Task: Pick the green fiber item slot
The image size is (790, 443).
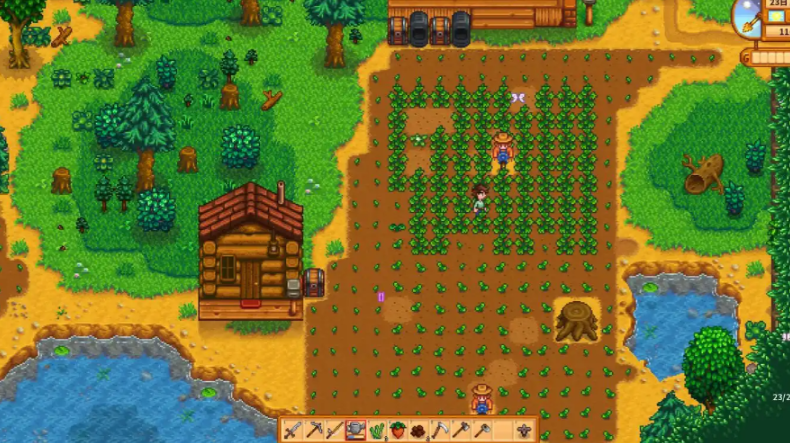Action: [x=377, y=431]
